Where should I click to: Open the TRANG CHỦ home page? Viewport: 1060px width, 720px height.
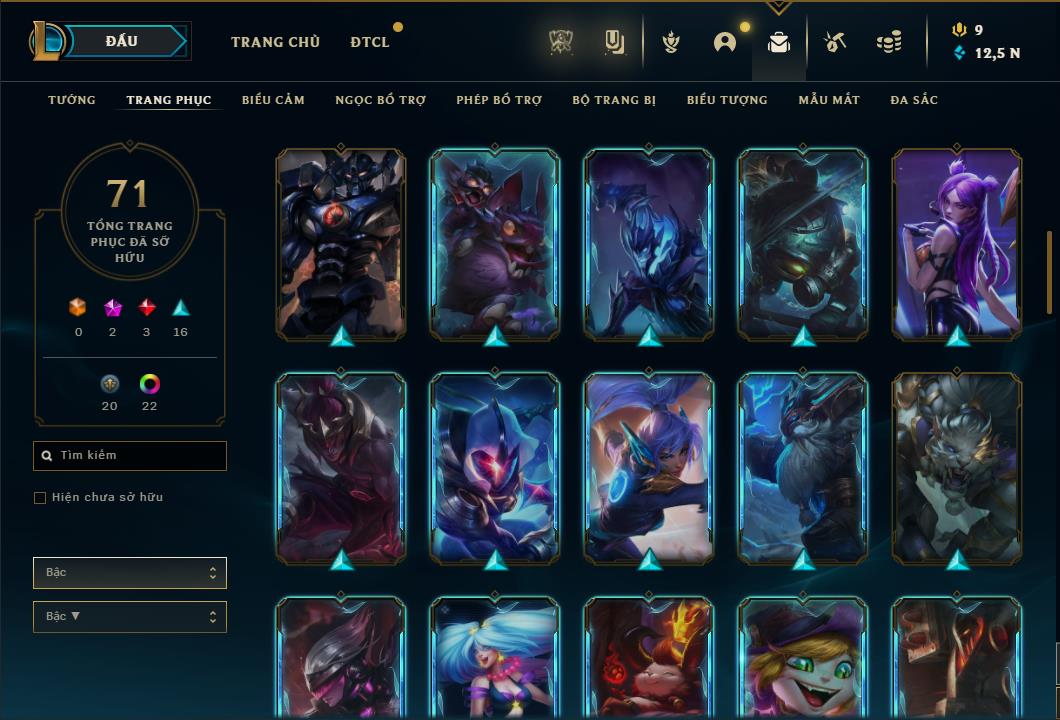(275, 42)
